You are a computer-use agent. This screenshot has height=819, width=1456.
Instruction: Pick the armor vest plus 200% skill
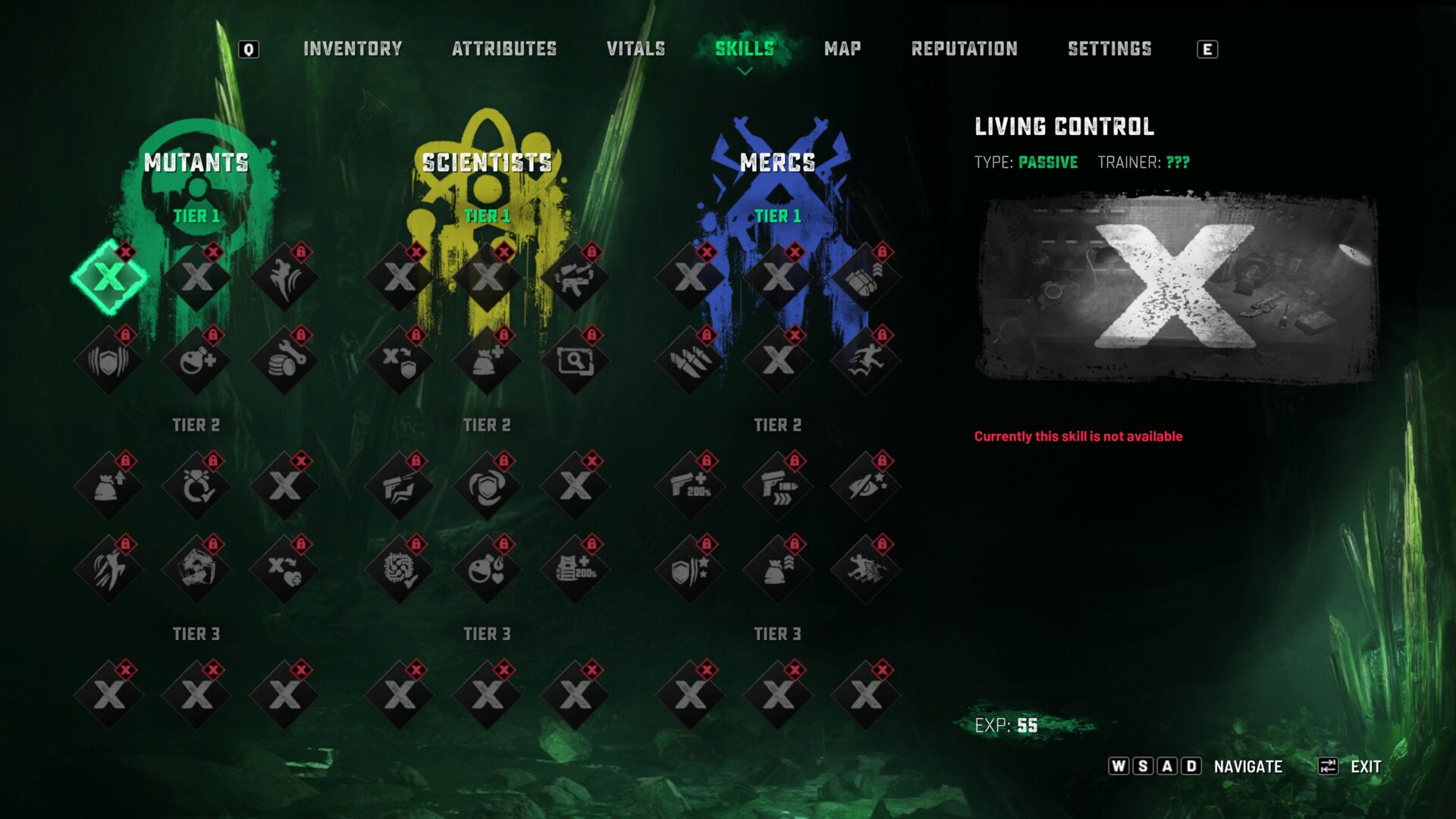[x=575, y=570]
